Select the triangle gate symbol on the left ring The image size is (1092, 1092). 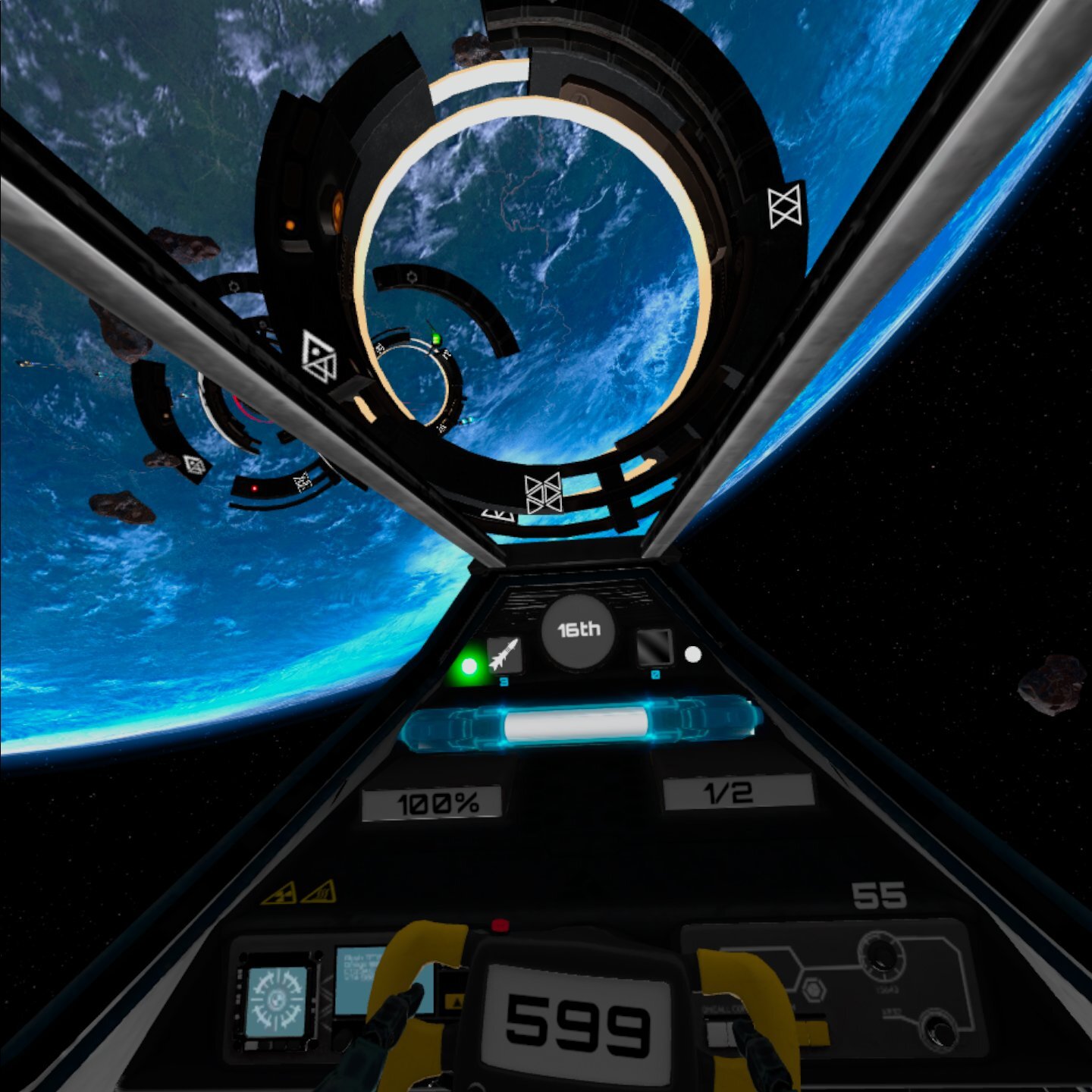pyautogui.click(x=318, y=356)
